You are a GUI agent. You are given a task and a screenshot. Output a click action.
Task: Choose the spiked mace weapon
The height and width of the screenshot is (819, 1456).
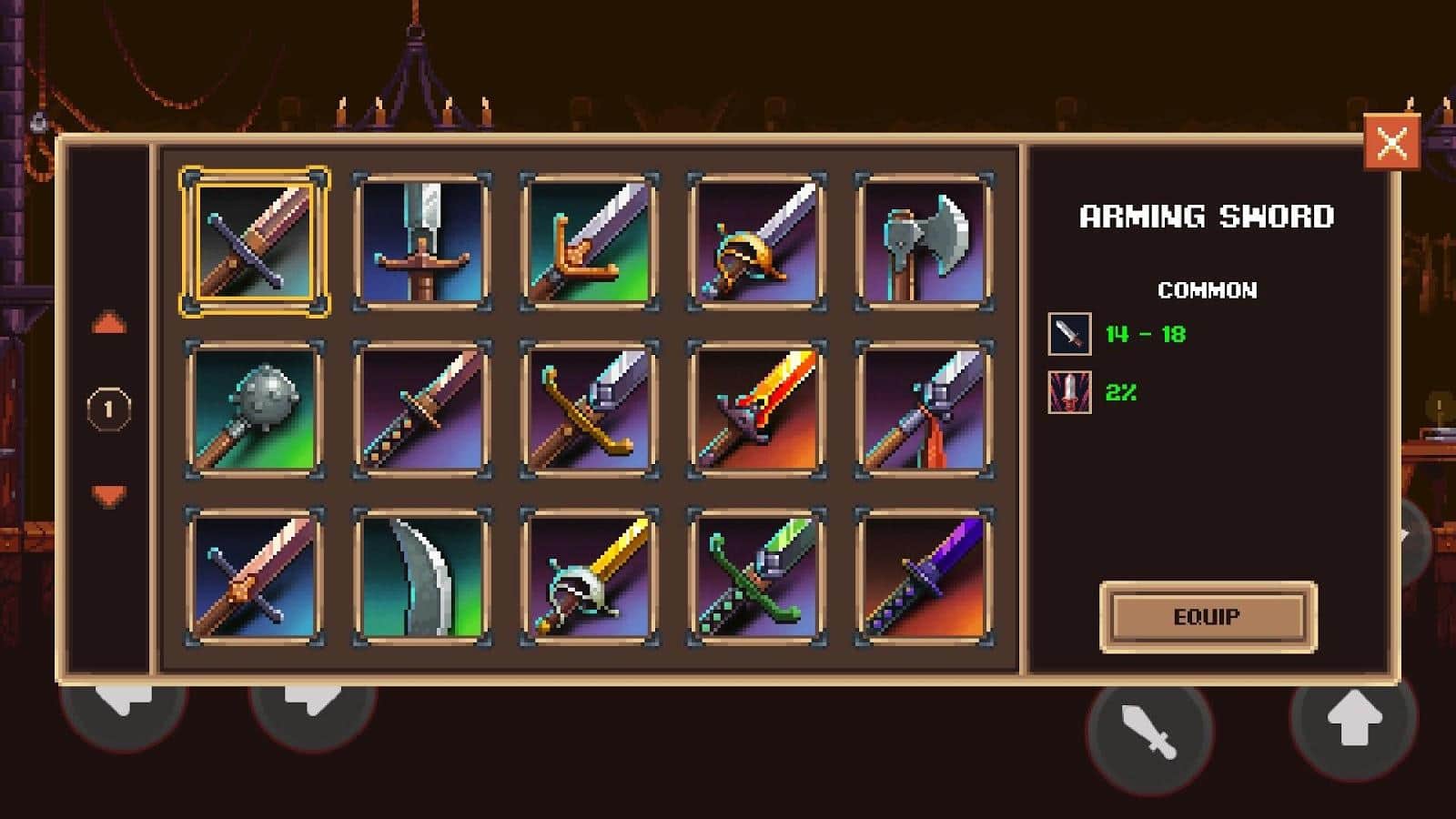(255, 409)
